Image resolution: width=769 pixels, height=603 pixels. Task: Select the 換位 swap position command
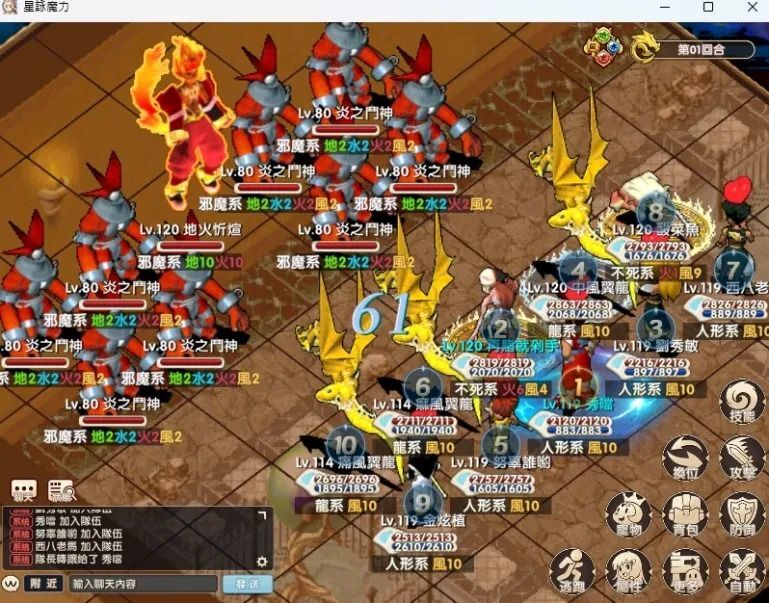click(685, 457)
